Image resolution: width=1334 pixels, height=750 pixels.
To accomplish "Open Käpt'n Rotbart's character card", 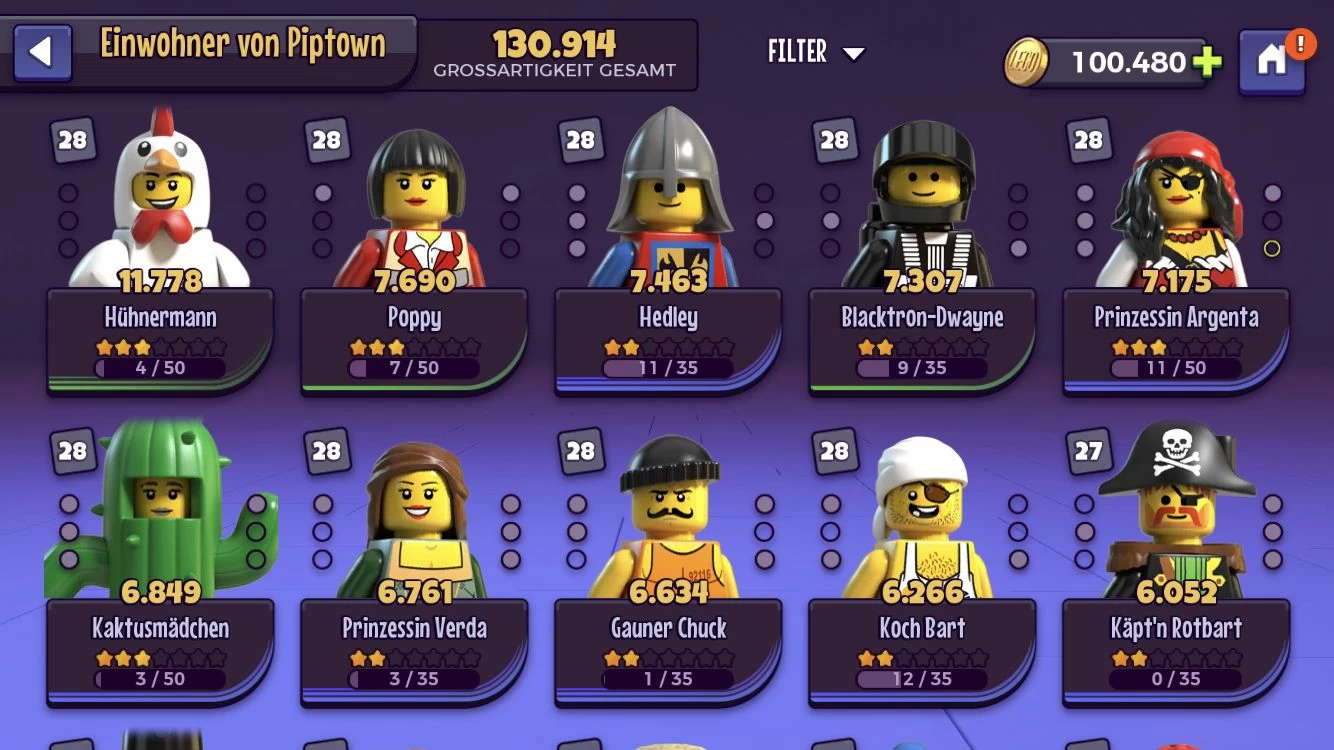I will point(1176,640).
